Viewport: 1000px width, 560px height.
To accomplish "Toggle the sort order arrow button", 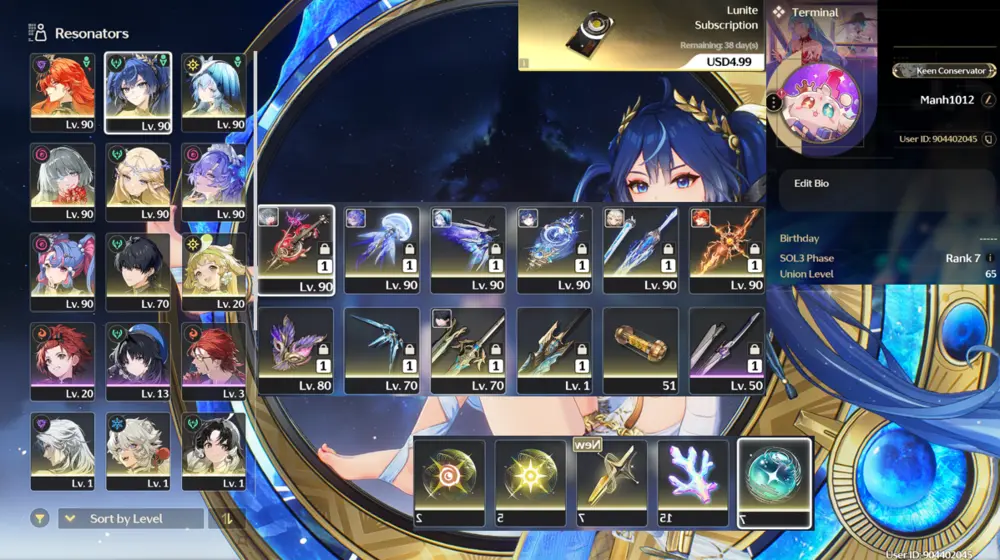I will click(x=226, y=518).
